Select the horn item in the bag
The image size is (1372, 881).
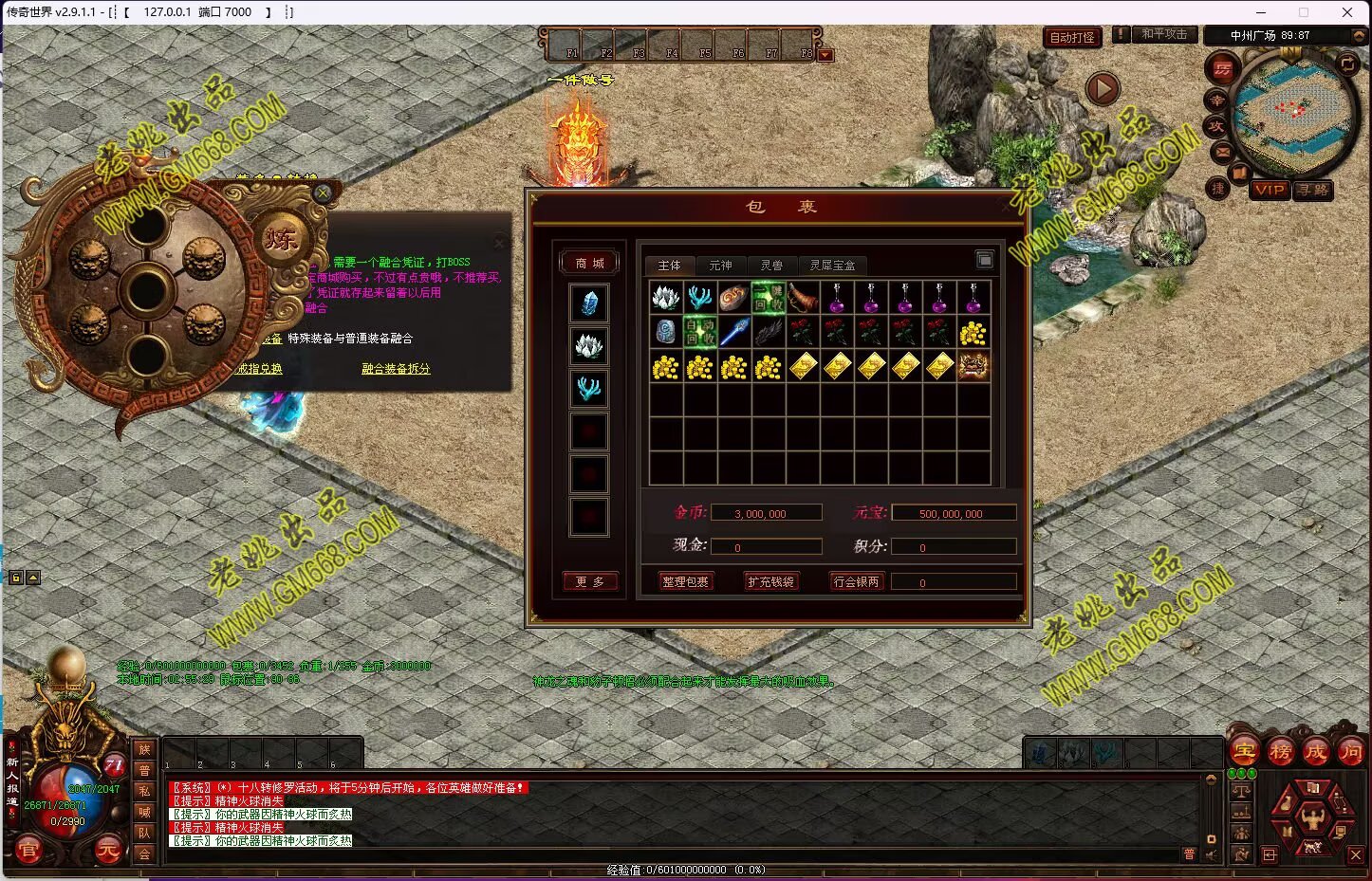pos(803,298)
